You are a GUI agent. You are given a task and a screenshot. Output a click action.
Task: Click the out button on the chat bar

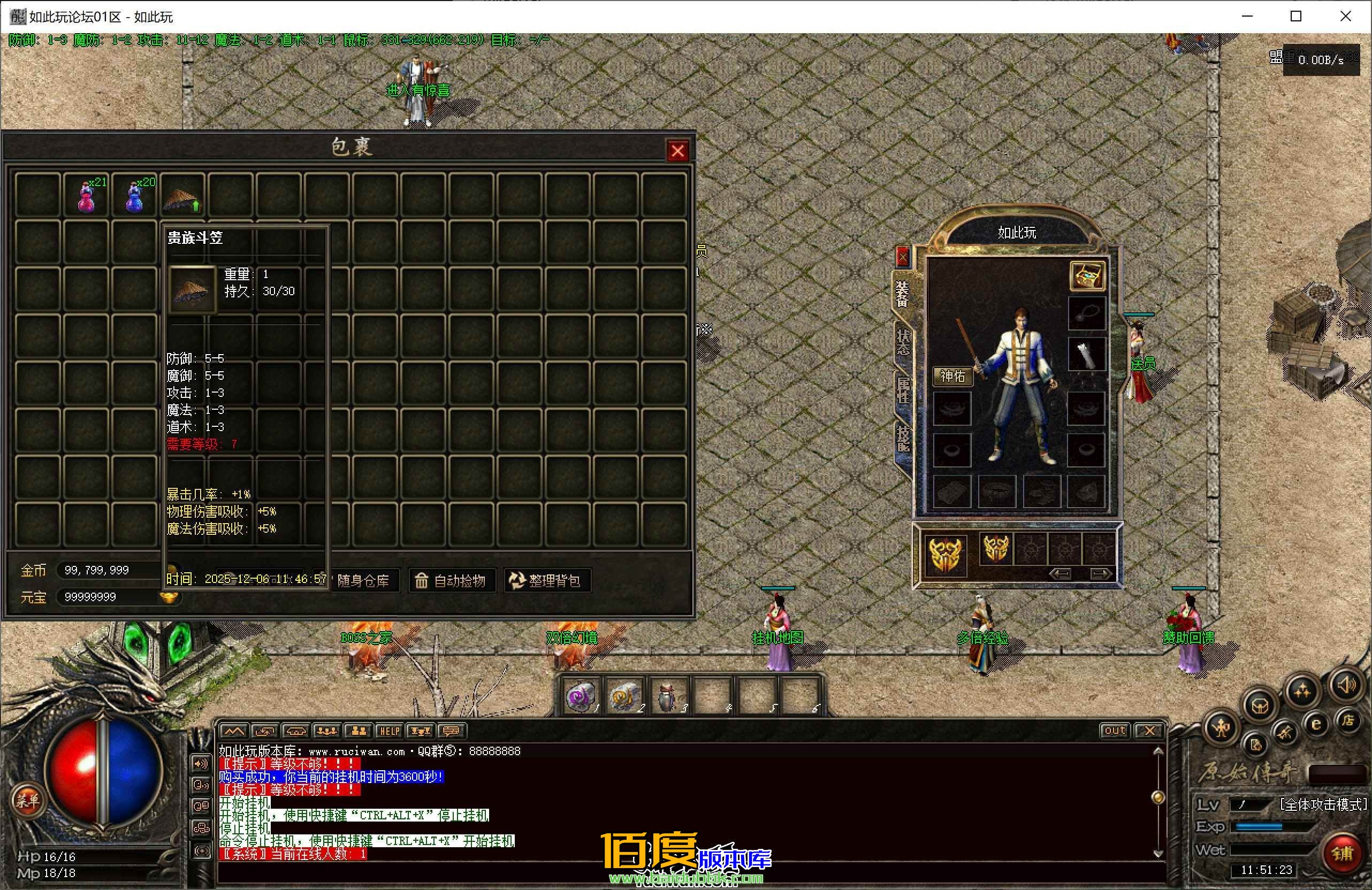(x=1114, y=731)
